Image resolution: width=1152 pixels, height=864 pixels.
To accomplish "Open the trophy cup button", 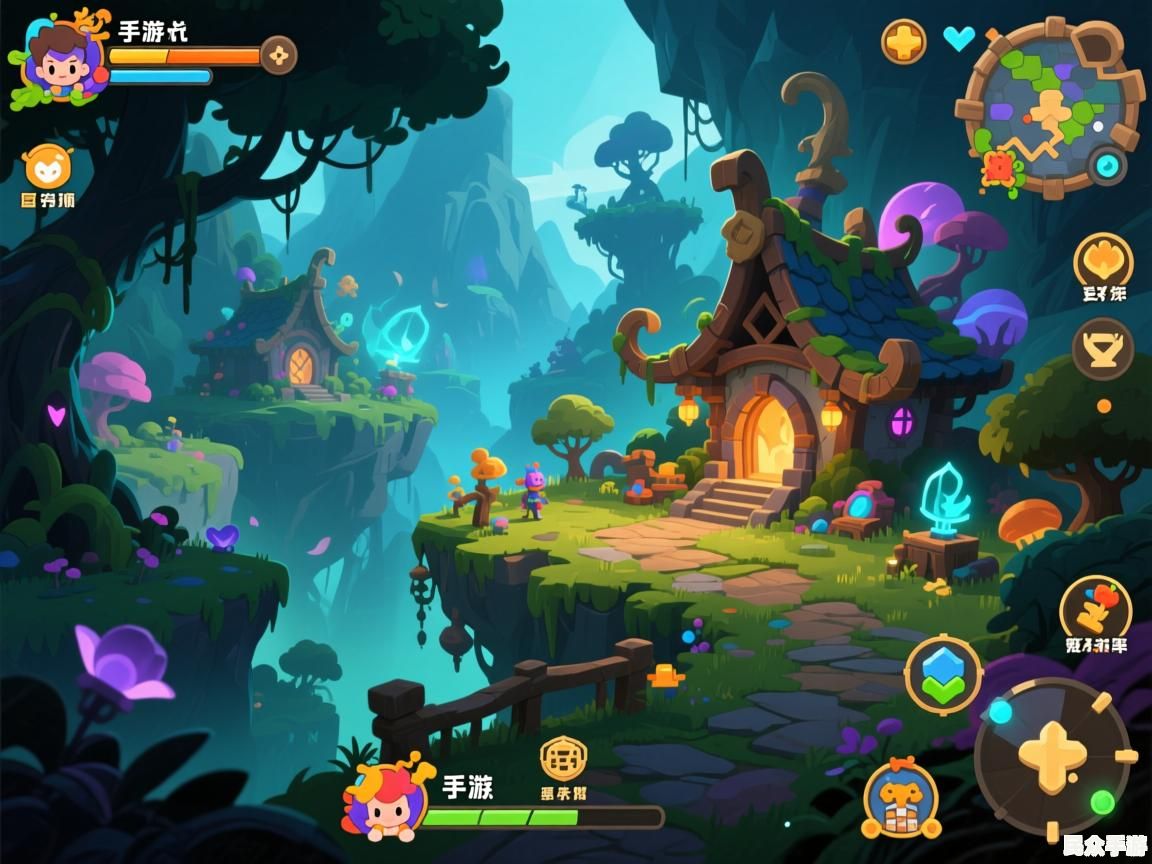I will coord(1103,349).
